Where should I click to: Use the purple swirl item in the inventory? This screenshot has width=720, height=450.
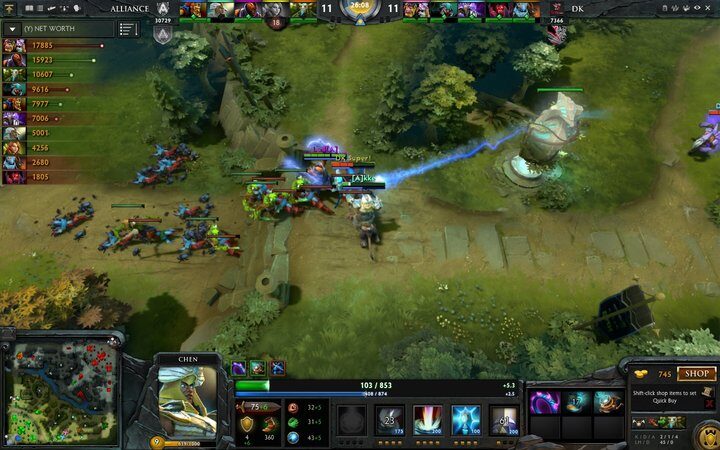point(544,403)
